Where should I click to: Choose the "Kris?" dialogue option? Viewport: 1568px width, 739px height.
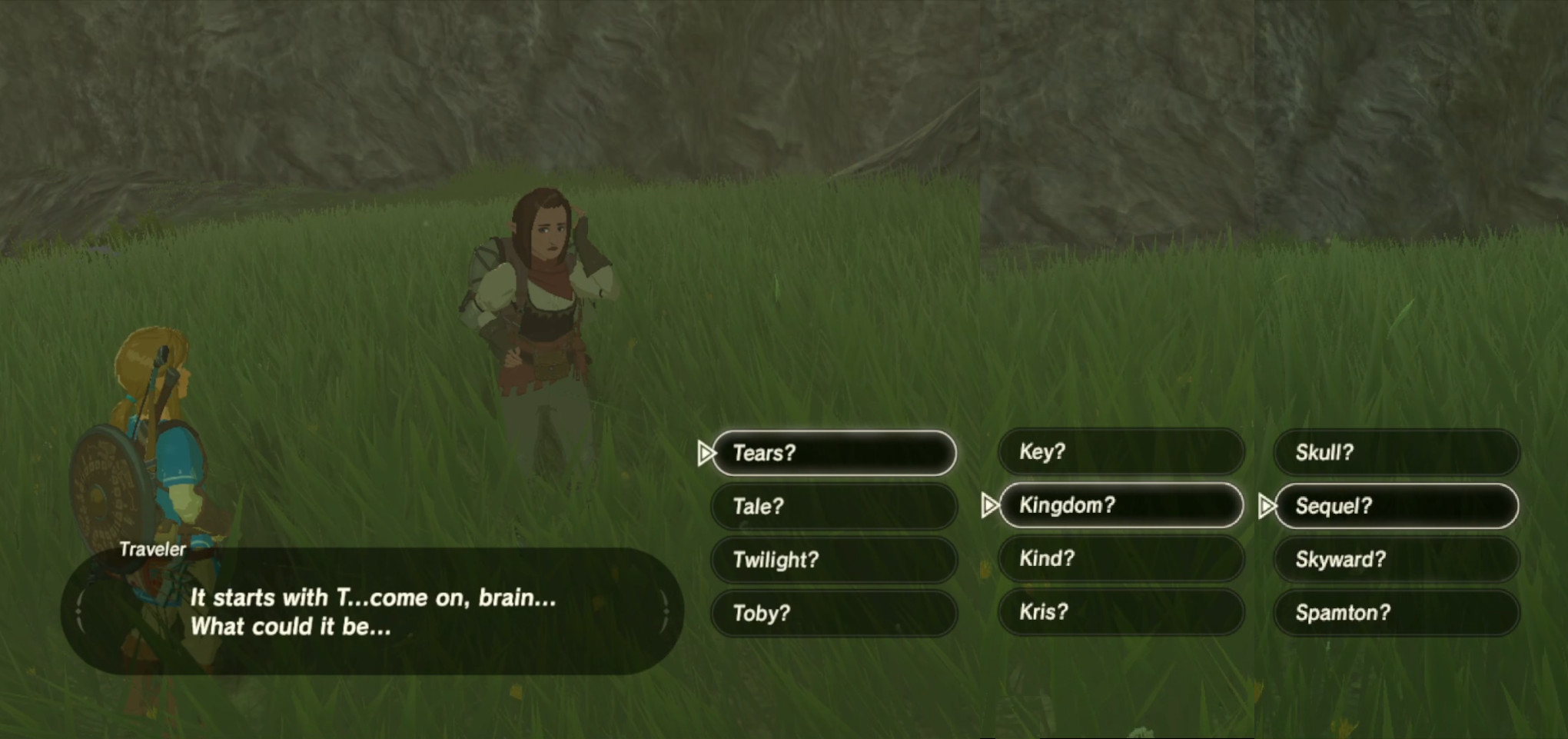click(1121, 612)
